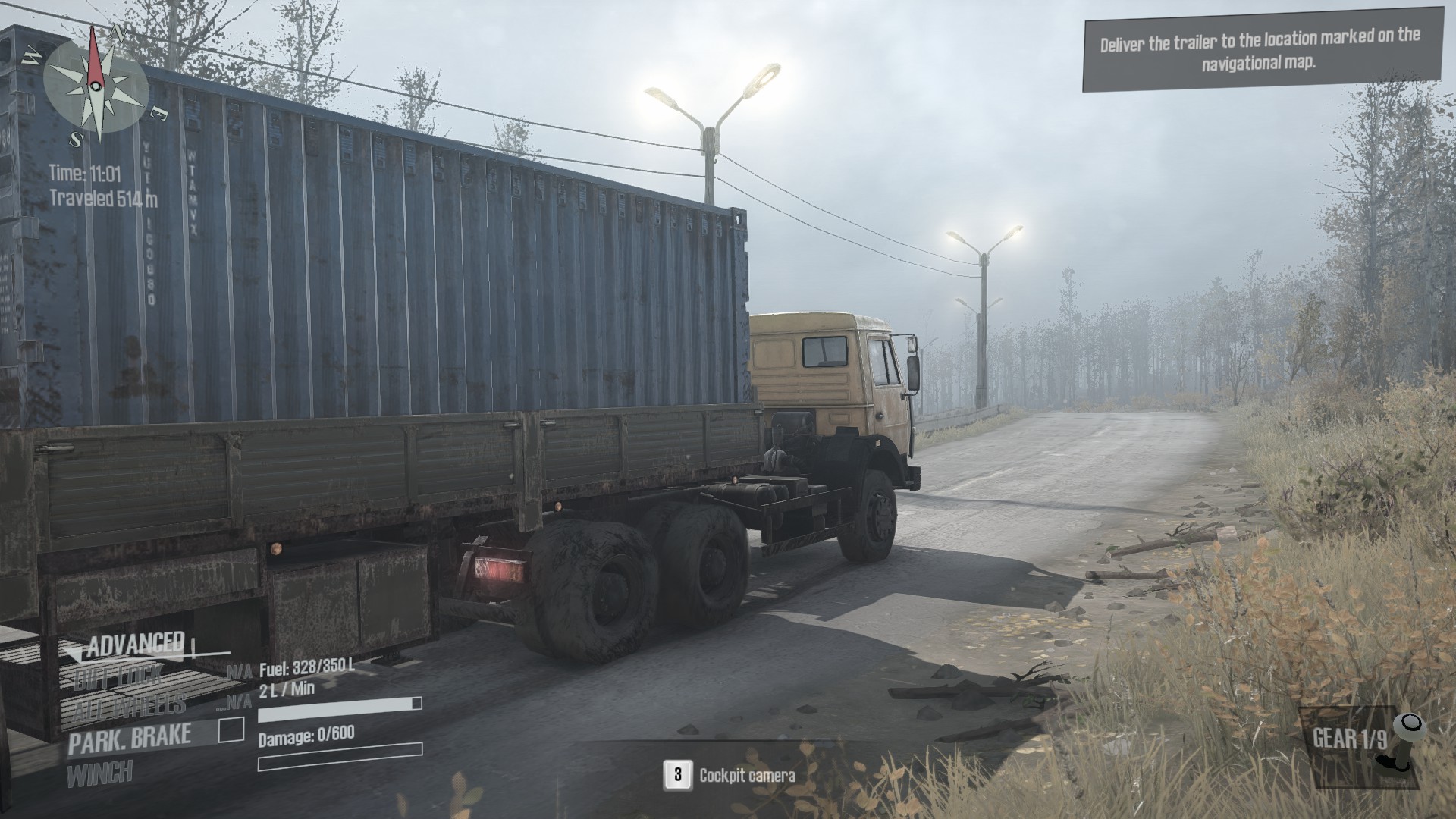Click the trailer delivery objective panel
The image size is (1456, 819).
pyautogui.click(x=1260, y=49)
